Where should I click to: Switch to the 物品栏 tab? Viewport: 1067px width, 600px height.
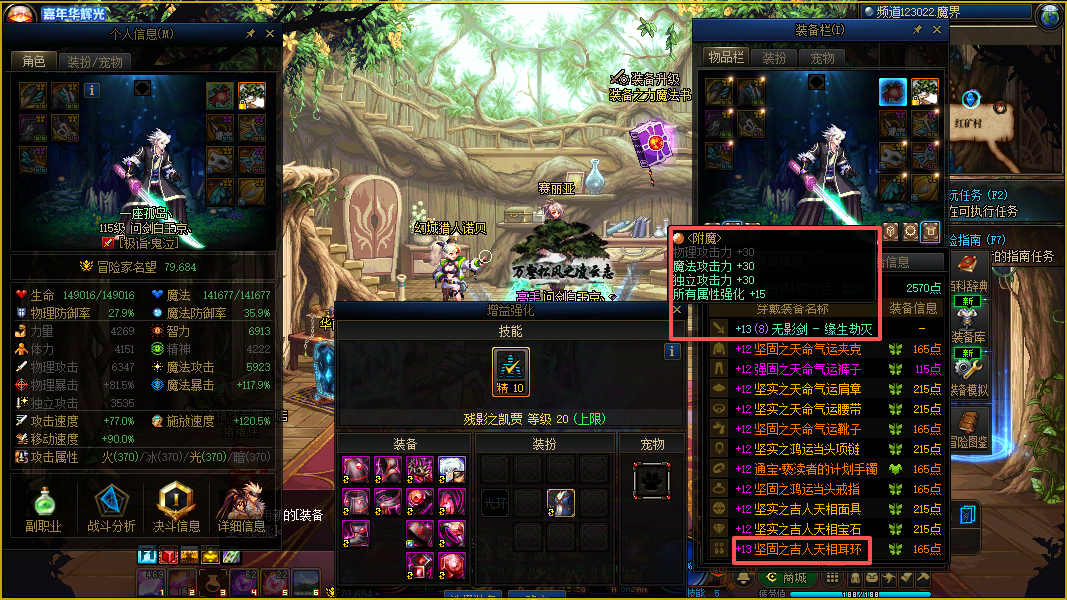(726, 58)
